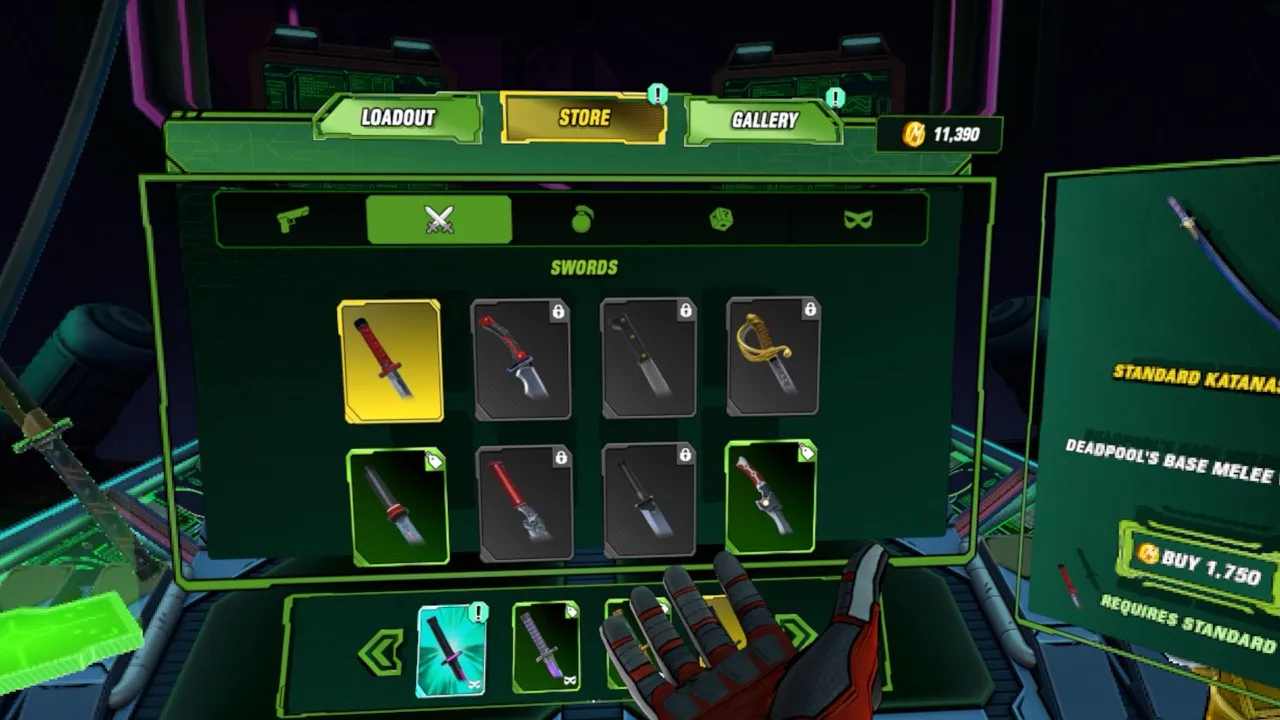Choose the green-tagged sword with the black handle
The image size is (1280, 720).
click(397, 506)
